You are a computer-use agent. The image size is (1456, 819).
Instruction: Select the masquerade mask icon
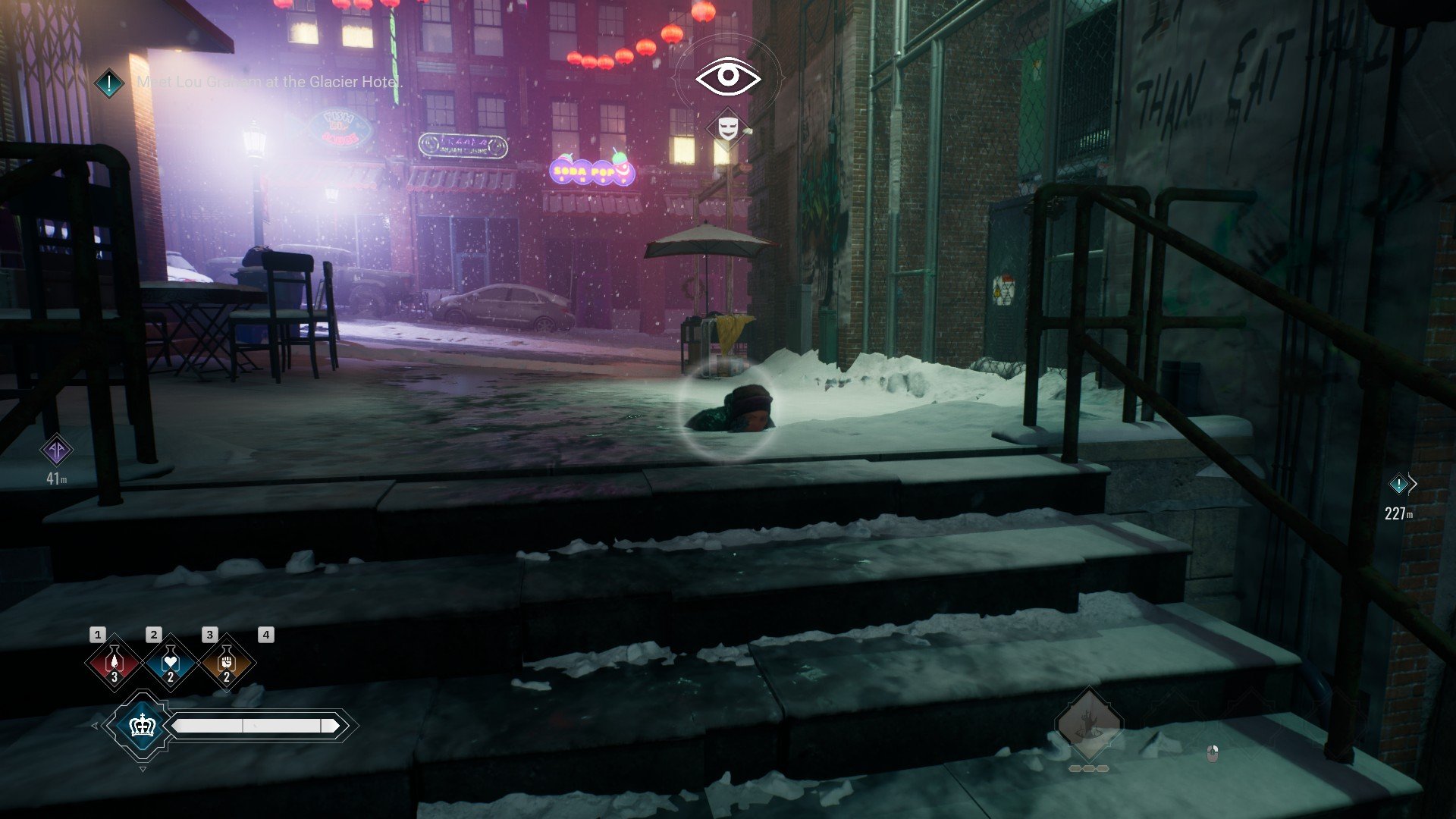(727, 127)
